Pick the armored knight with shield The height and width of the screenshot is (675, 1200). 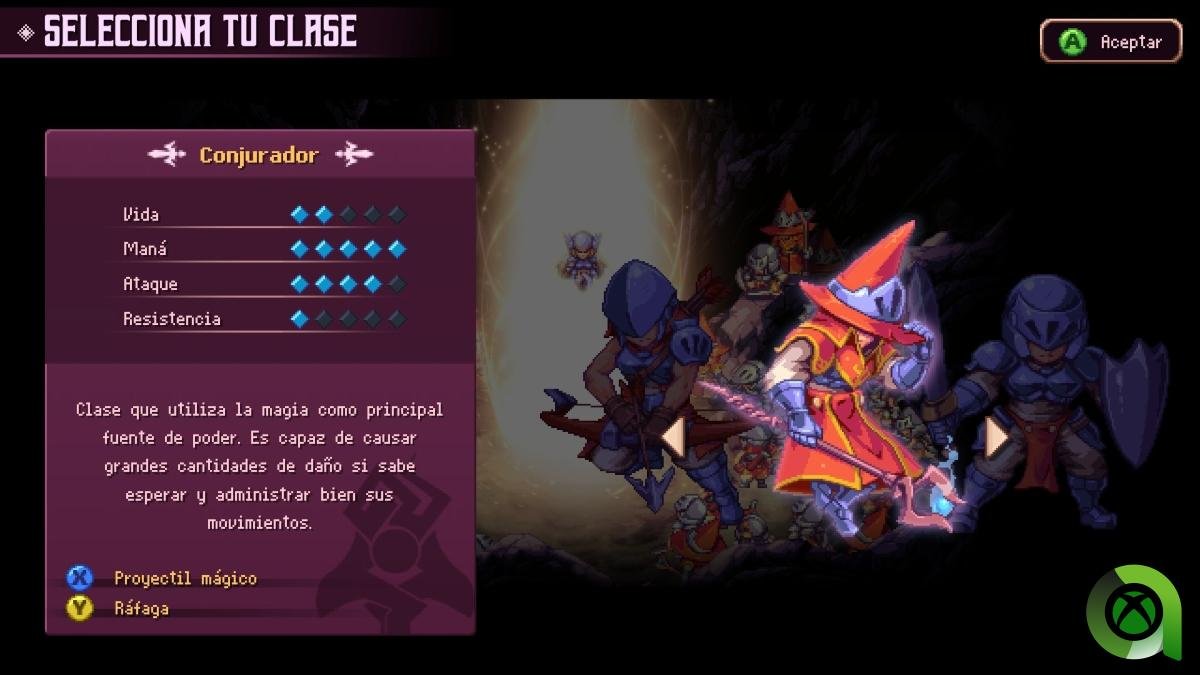click(x=1060, y=390)
